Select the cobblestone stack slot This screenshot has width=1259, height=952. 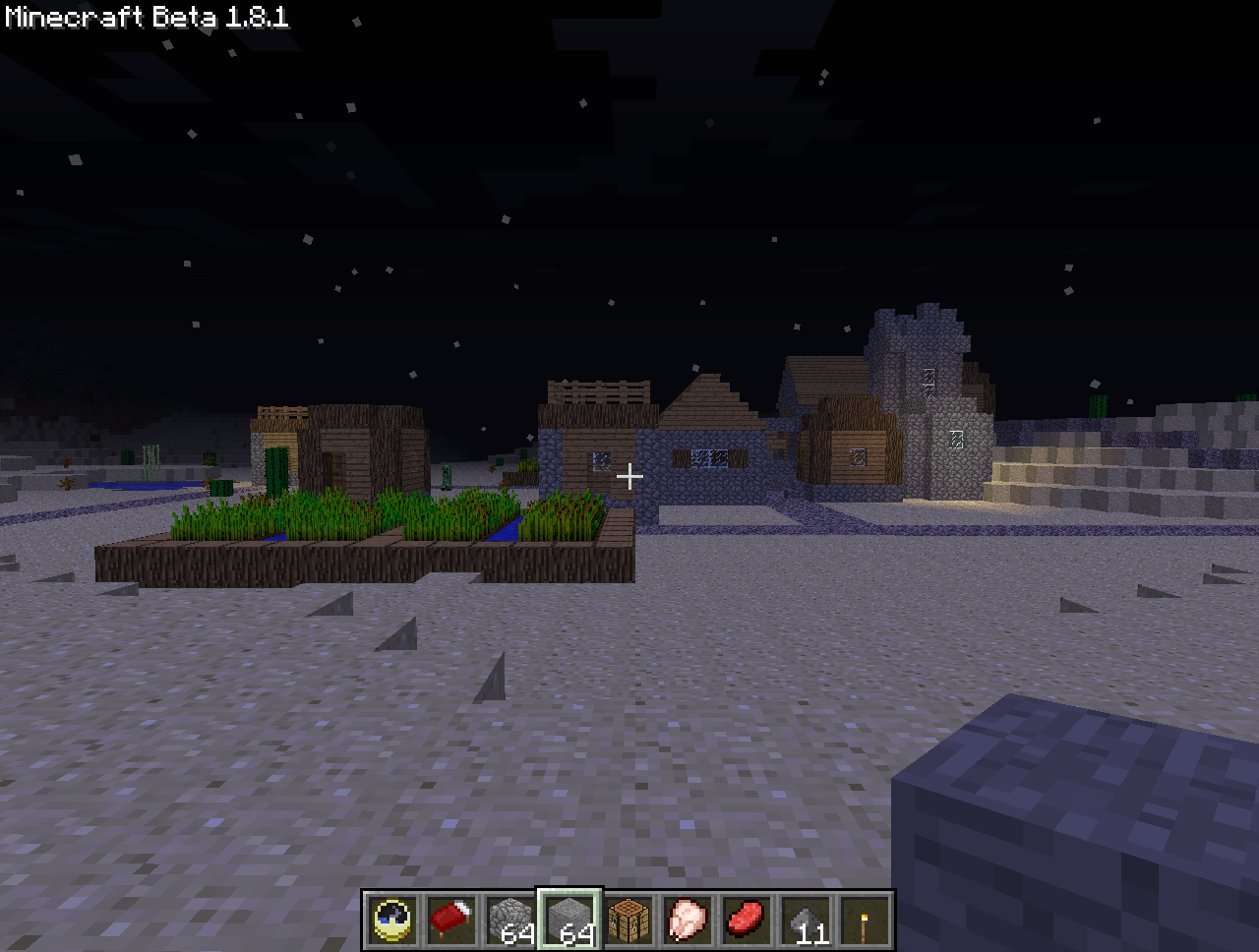coord(511,922)
